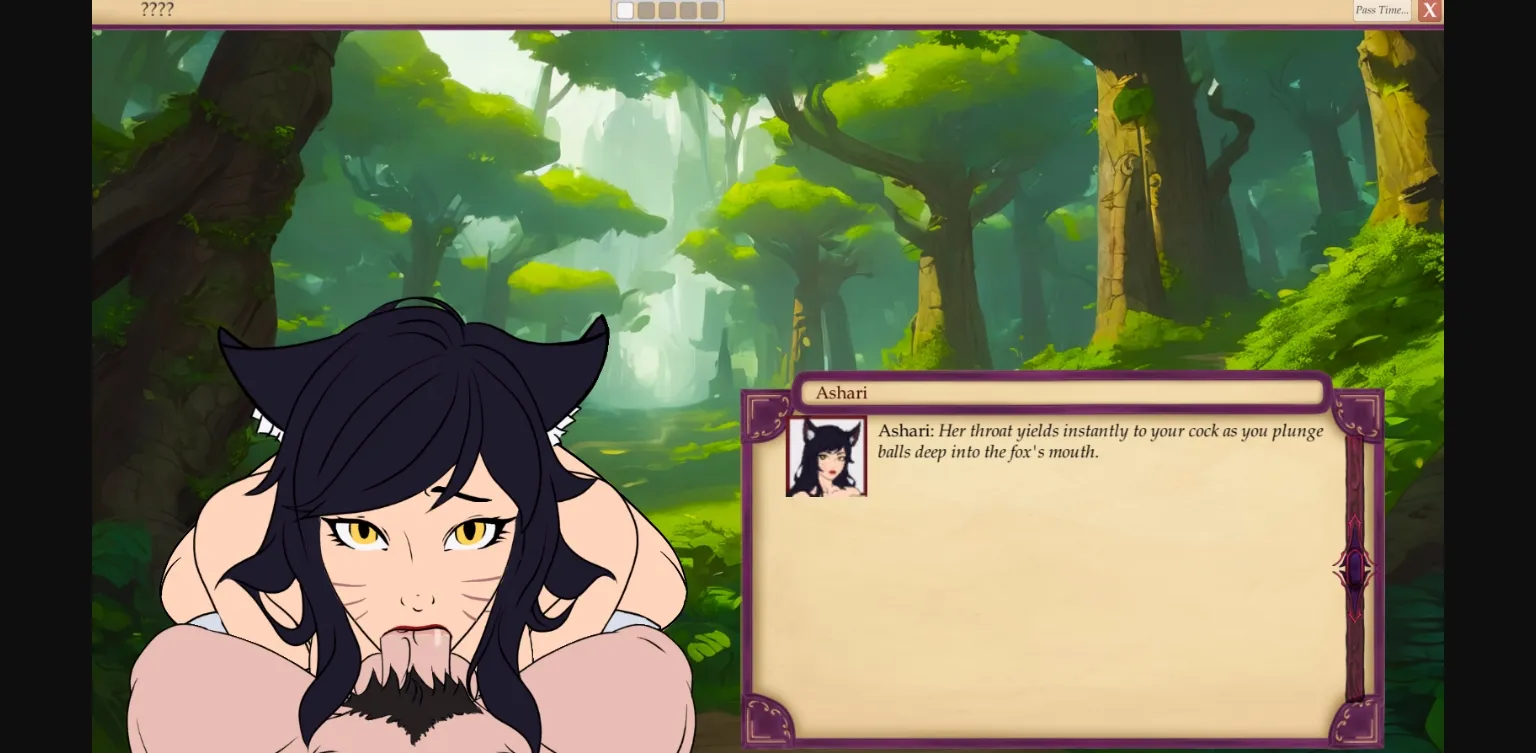Click the ???? location title
This screenshot has width=1536, height=753.
click(156, 10)
